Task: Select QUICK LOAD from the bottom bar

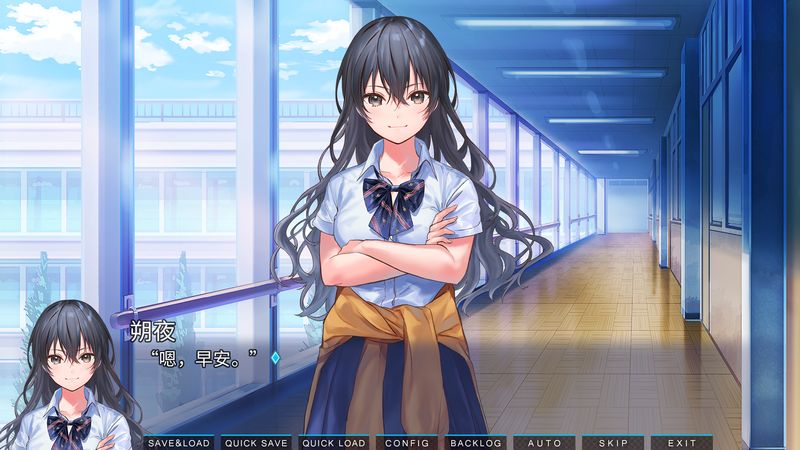Action: (333, 442)
